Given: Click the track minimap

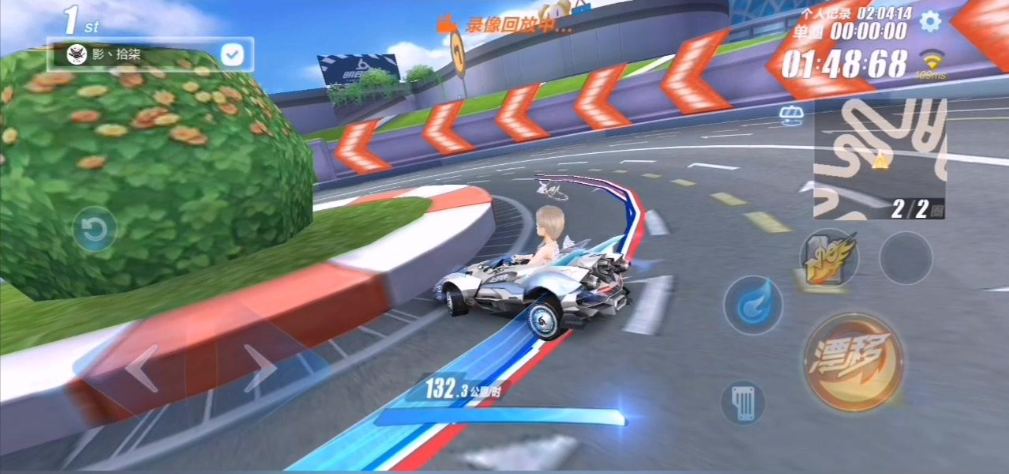Looking at the screenshot, I should point(878,160).
